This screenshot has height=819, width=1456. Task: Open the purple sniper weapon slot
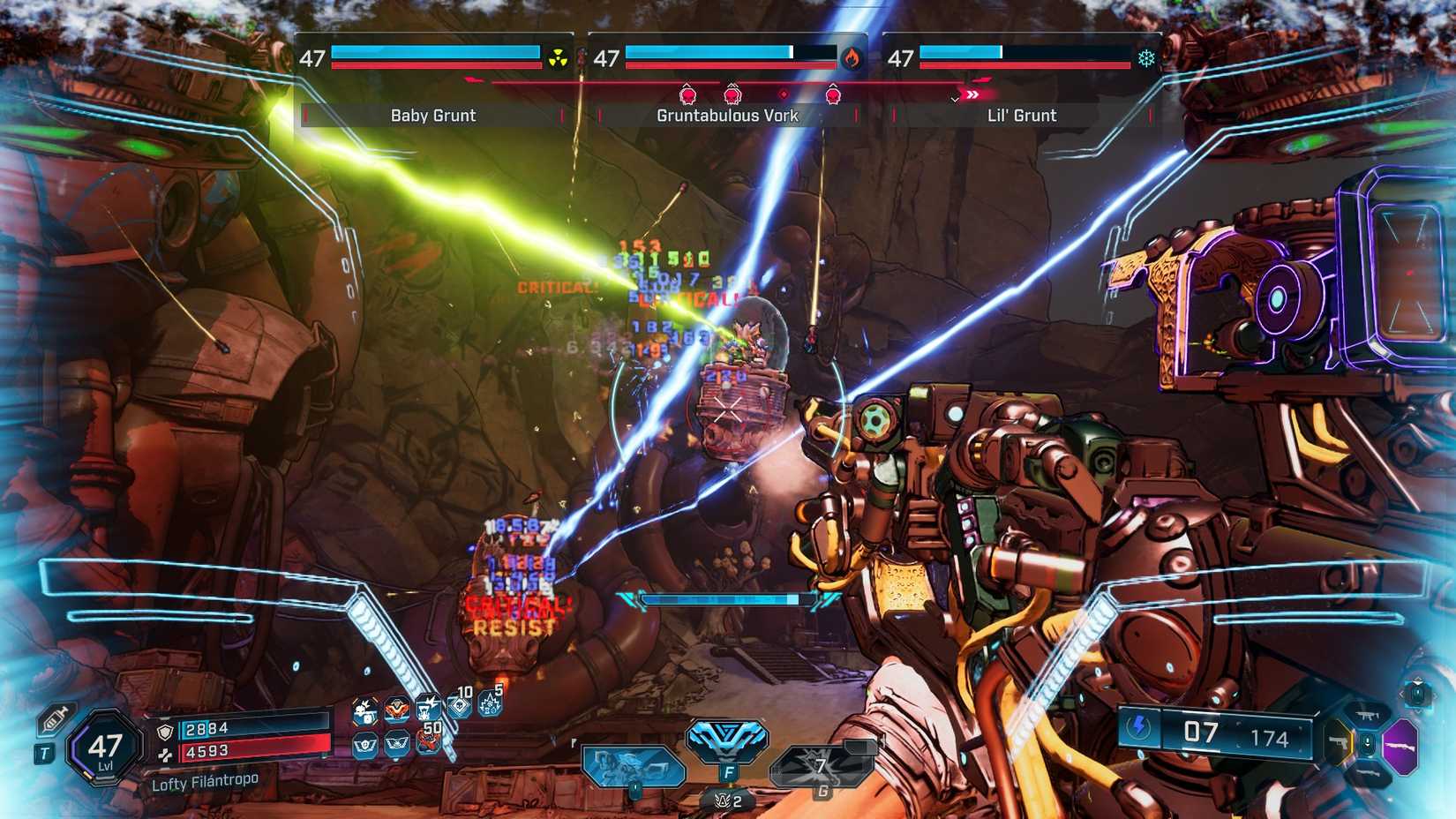coord(1400,745)
